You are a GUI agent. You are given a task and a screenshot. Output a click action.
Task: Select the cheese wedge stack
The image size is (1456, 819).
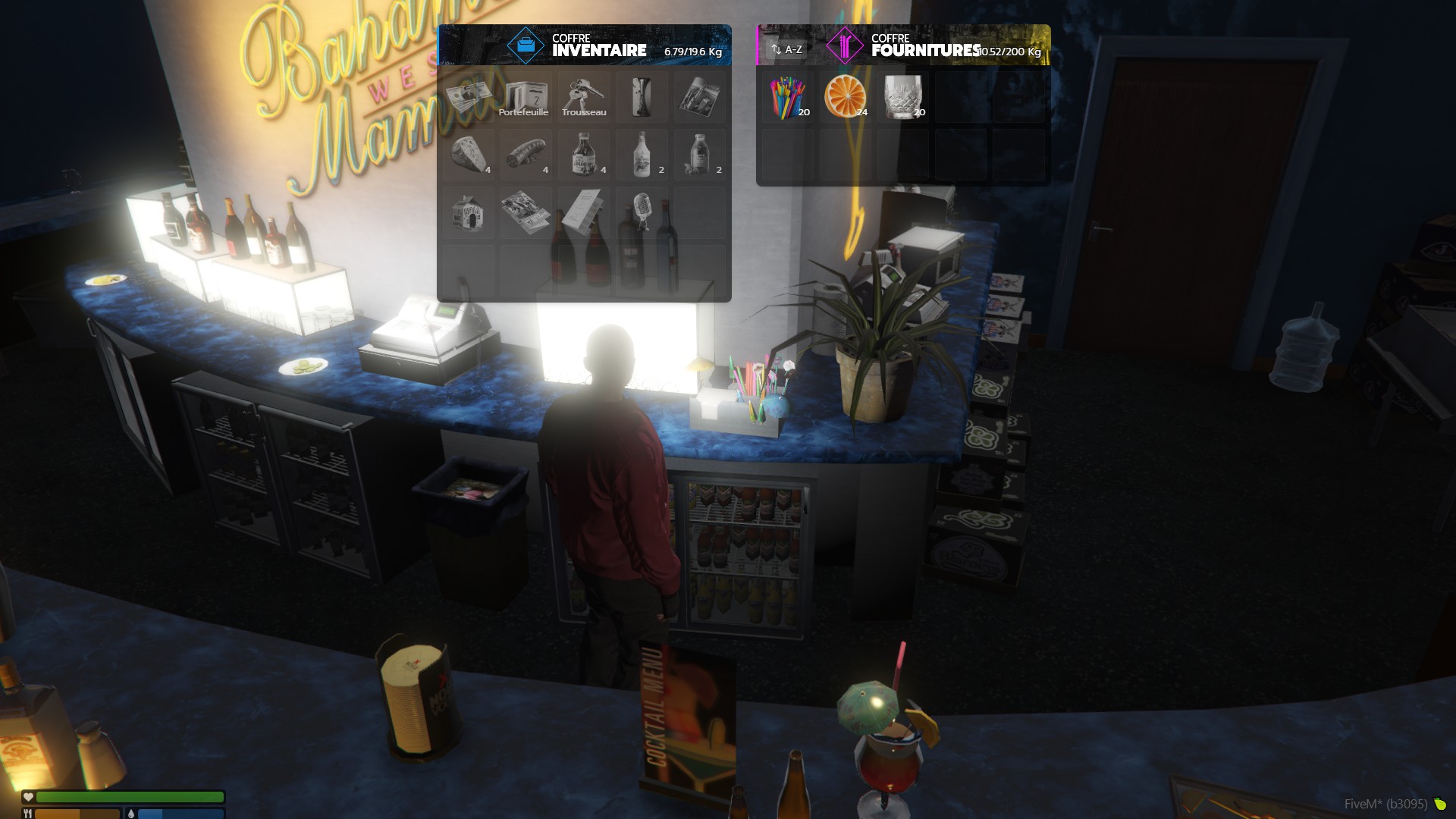tap(469, 155)
